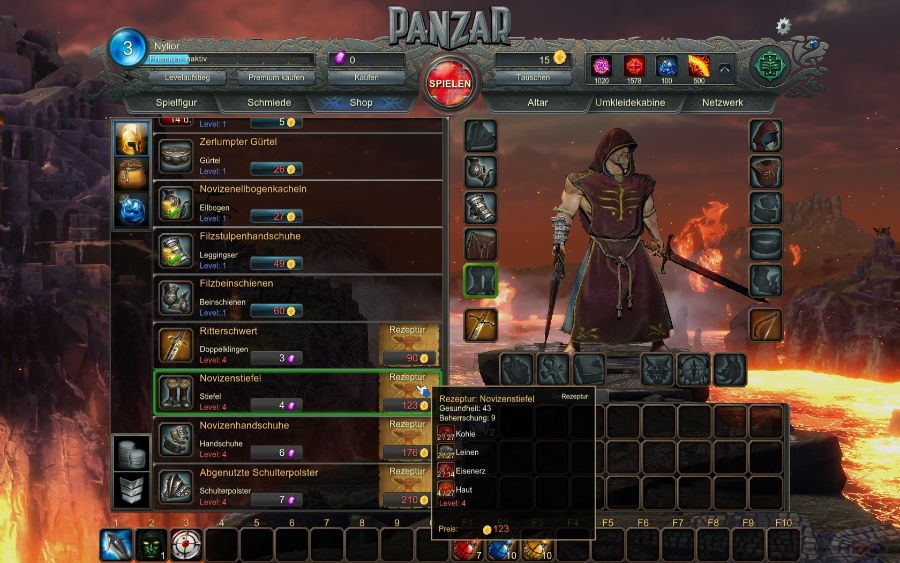Image resolution: width=900 pixels, height=563 pixels.
Task: Select the golden helmet shop category
Action: 131,139
